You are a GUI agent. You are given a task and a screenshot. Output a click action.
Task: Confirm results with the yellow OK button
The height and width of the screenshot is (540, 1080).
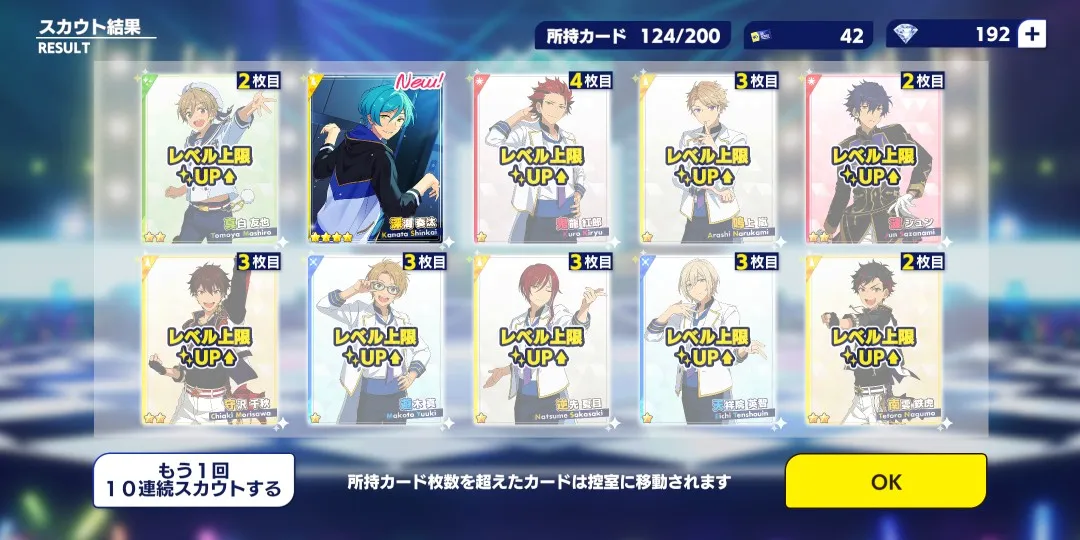(885, 481)
